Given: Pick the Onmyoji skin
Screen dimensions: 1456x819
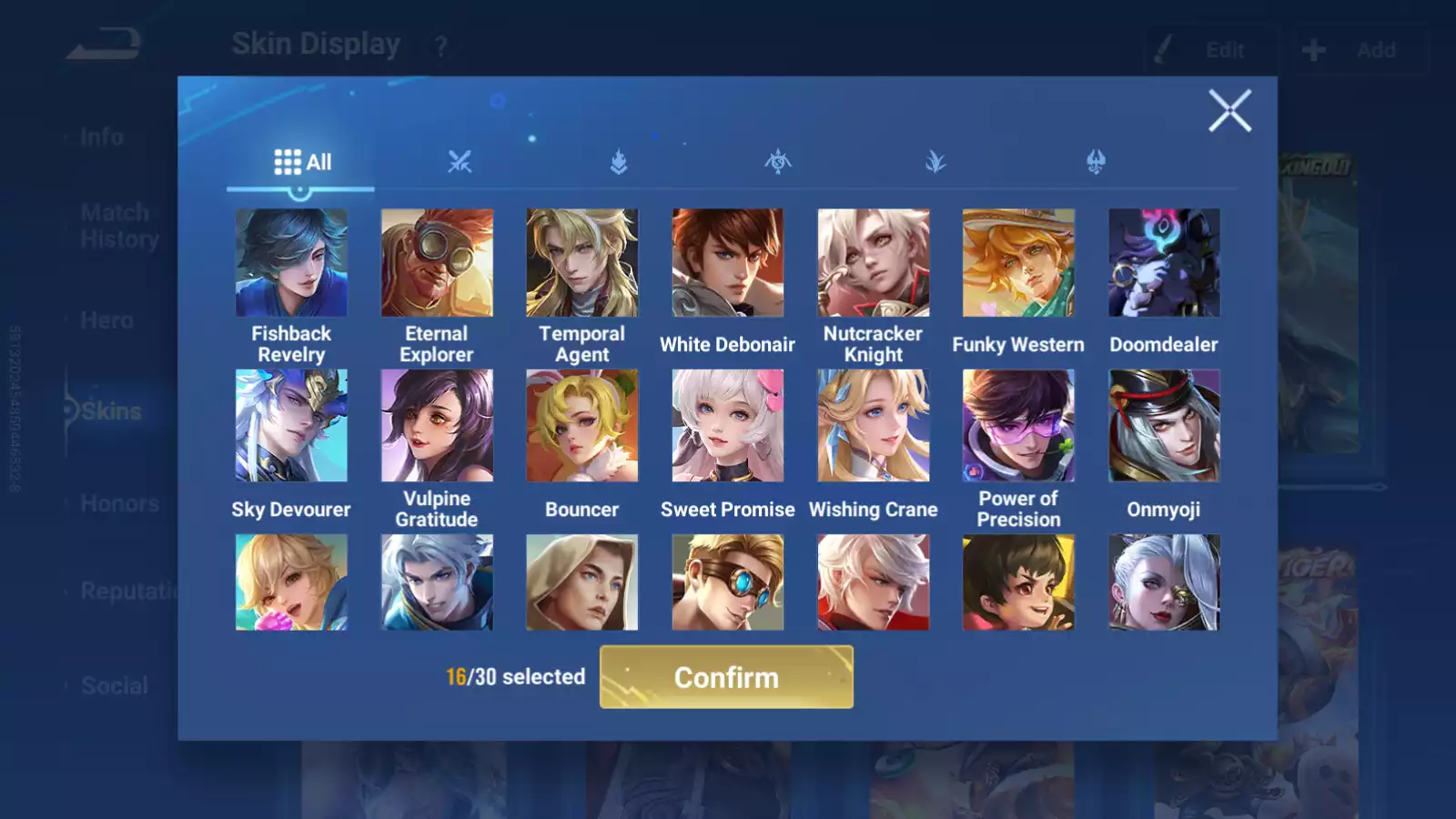Looking at the screenshot, I should (x=1164, y=425).
